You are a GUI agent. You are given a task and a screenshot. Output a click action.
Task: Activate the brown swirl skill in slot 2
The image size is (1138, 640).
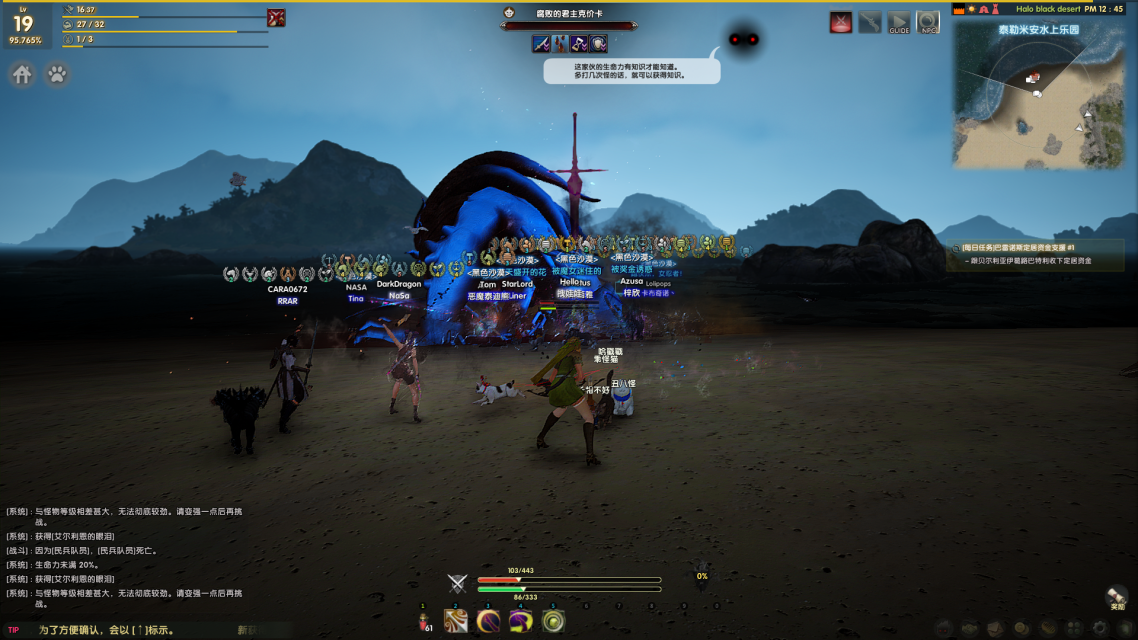click(456, 621)
